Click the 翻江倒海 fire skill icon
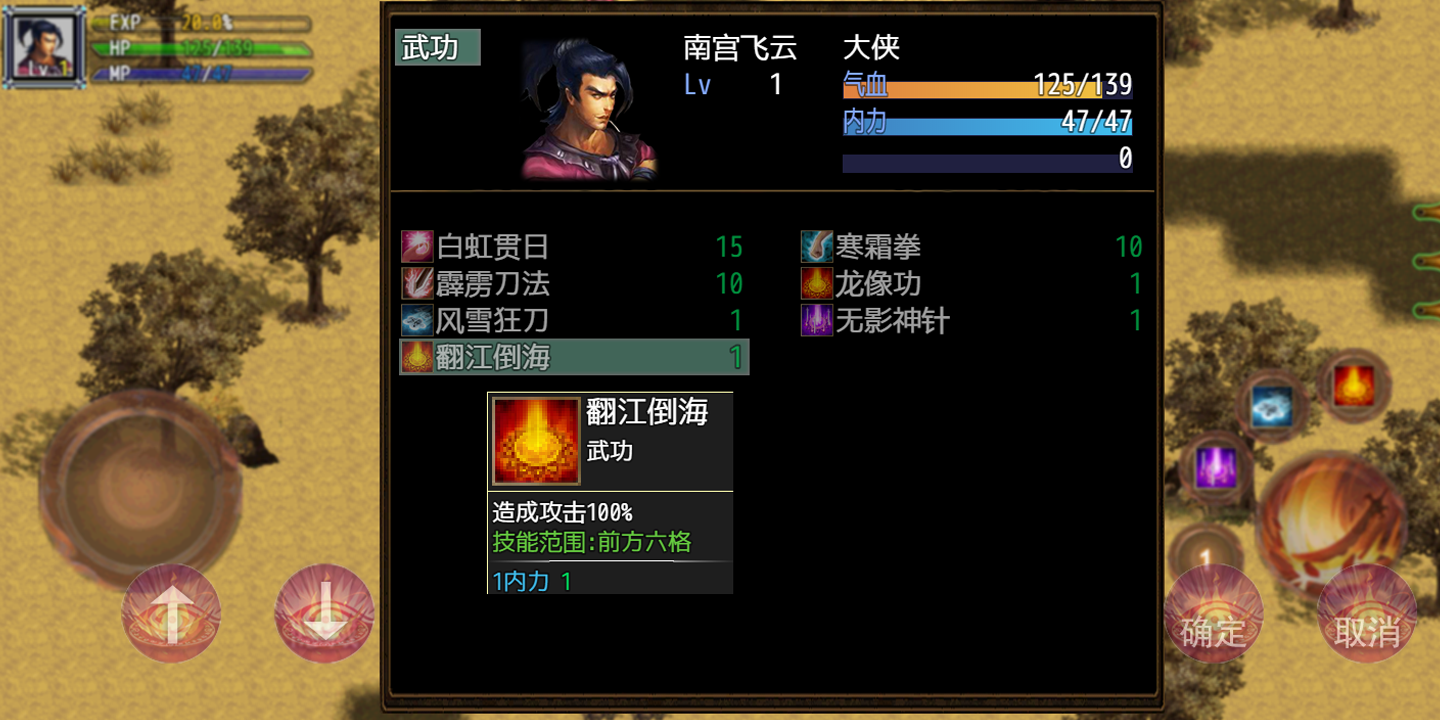1440x720 pixels. 419,356
